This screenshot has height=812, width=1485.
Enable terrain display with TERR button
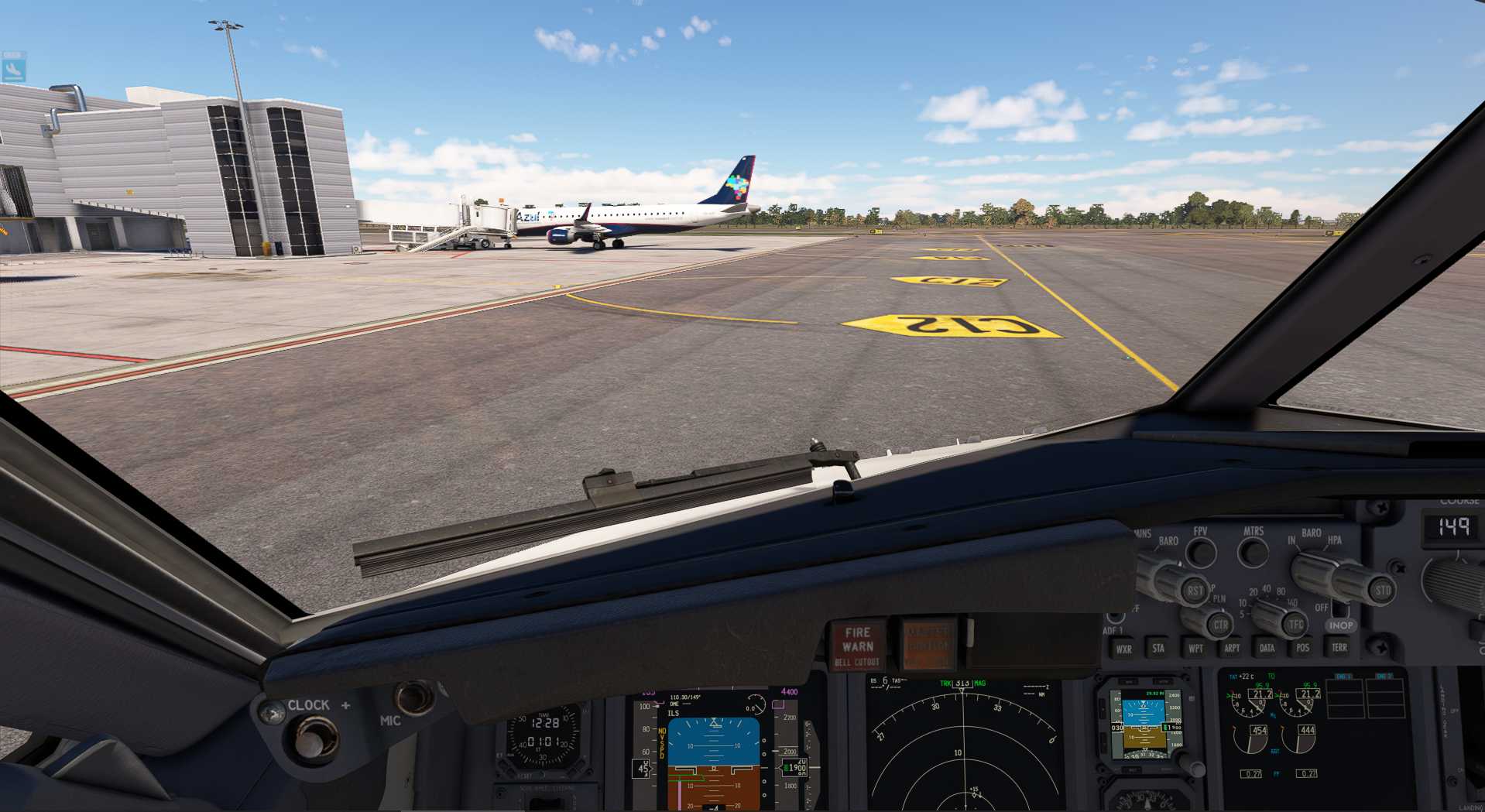tap(1339, 647)
